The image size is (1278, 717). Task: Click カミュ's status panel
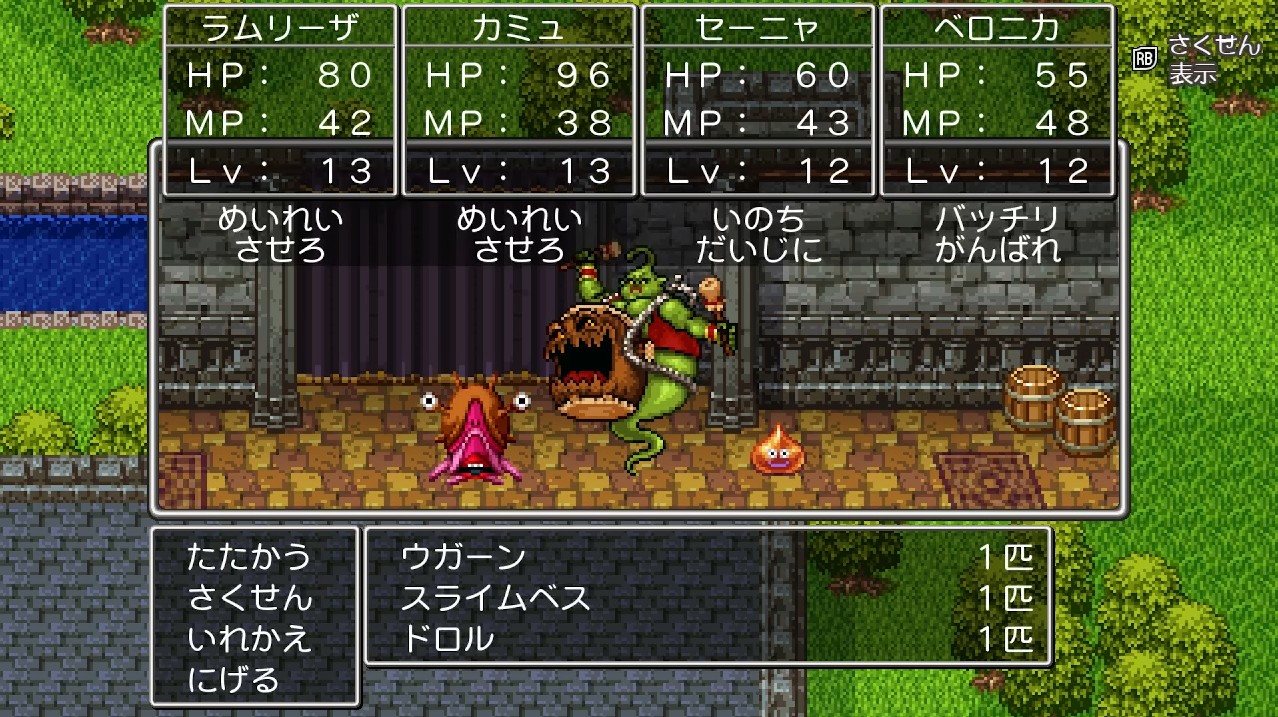[x=519, y=100]
